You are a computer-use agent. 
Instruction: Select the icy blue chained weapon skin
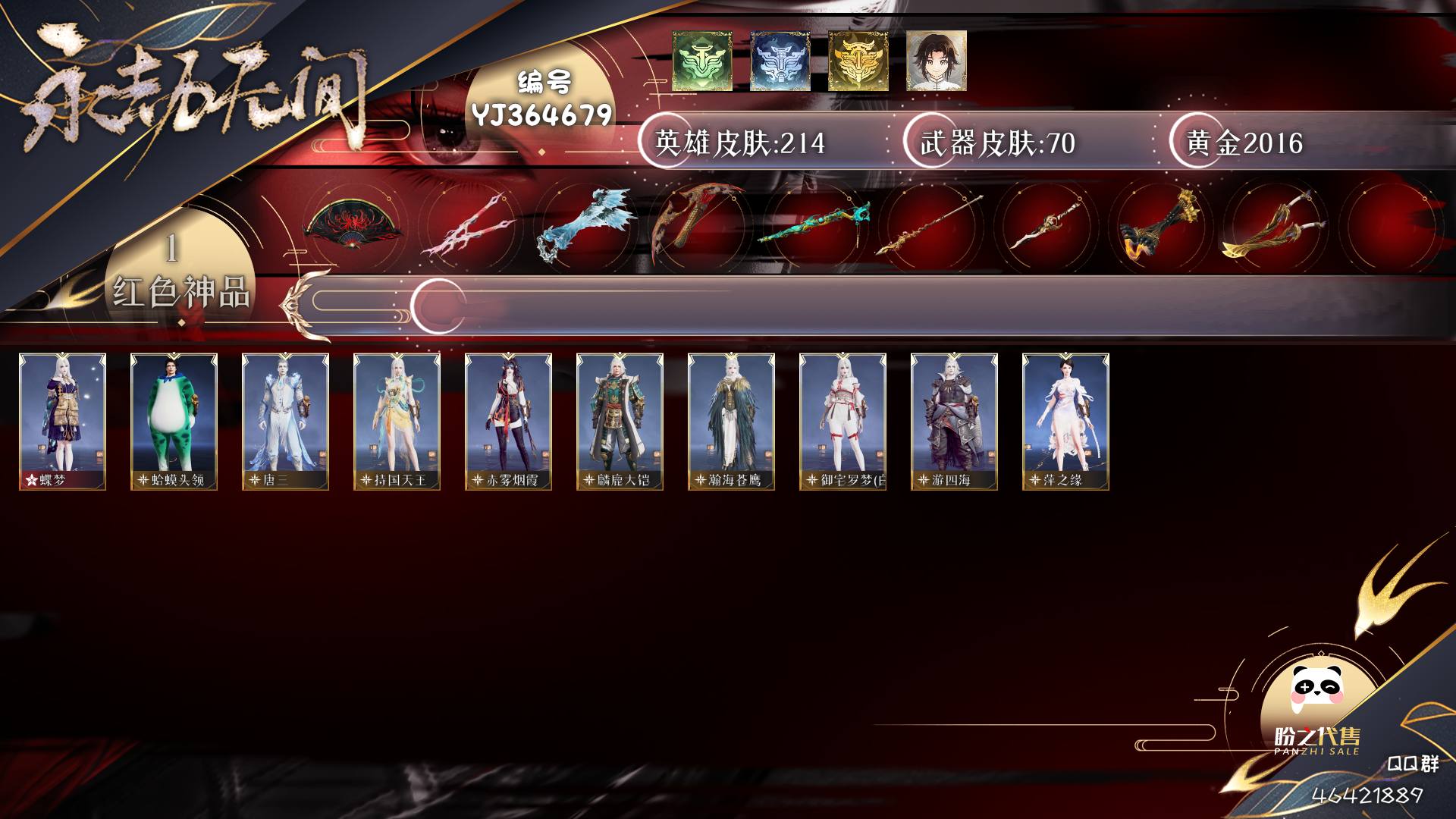pyautogui.click(x=585, y=225)
